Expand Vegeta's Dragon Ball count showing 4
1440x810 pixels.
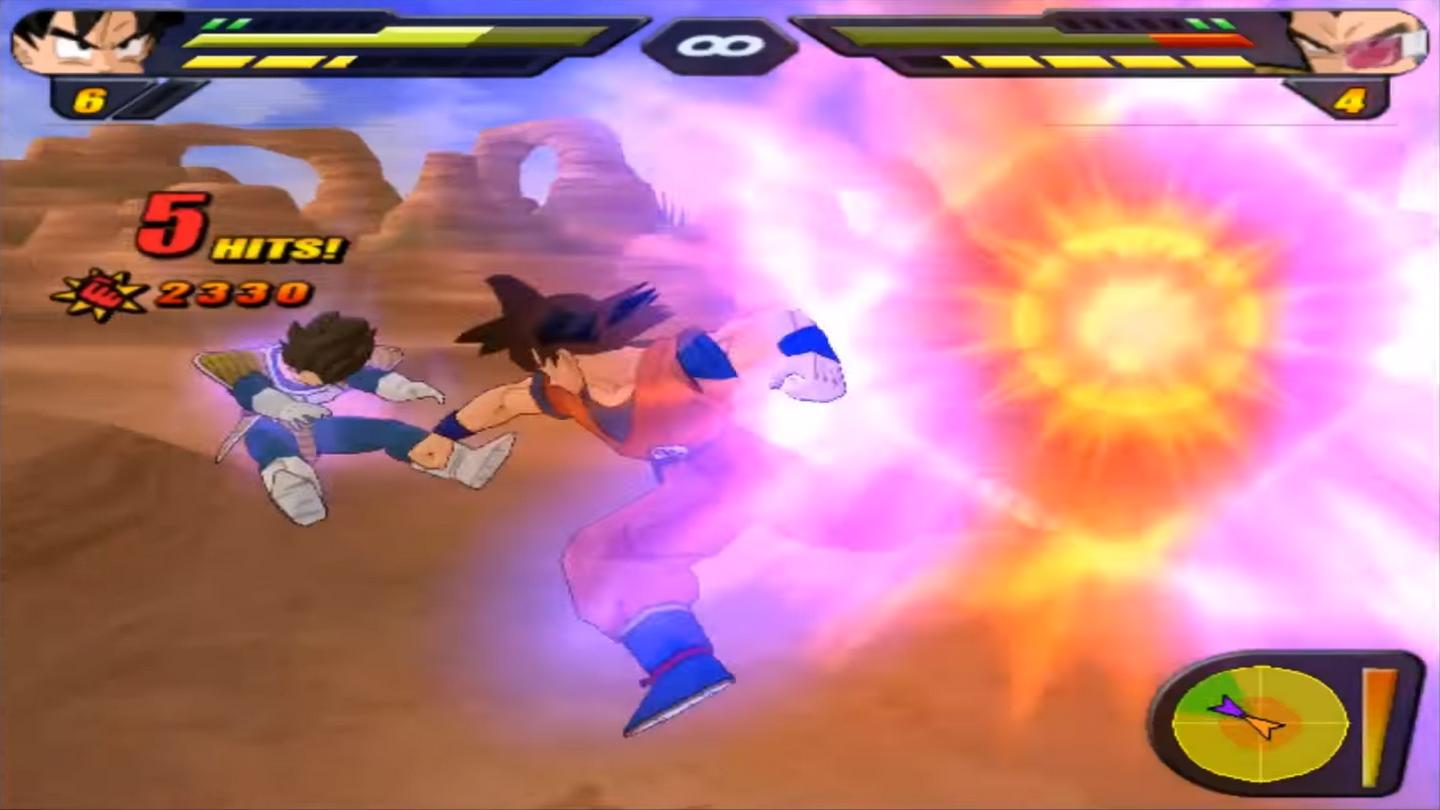[x=1352, y=98]
